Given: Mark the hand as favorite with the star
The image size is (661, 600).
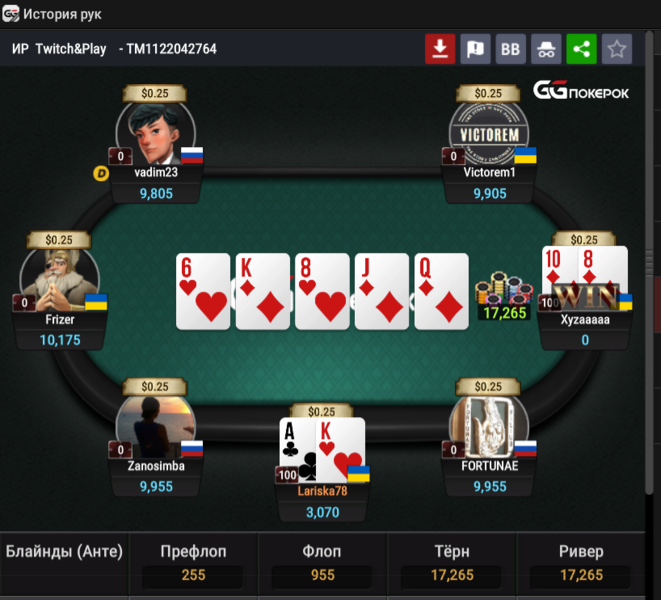Looking at the screenshot, I should tap(617, 49).
